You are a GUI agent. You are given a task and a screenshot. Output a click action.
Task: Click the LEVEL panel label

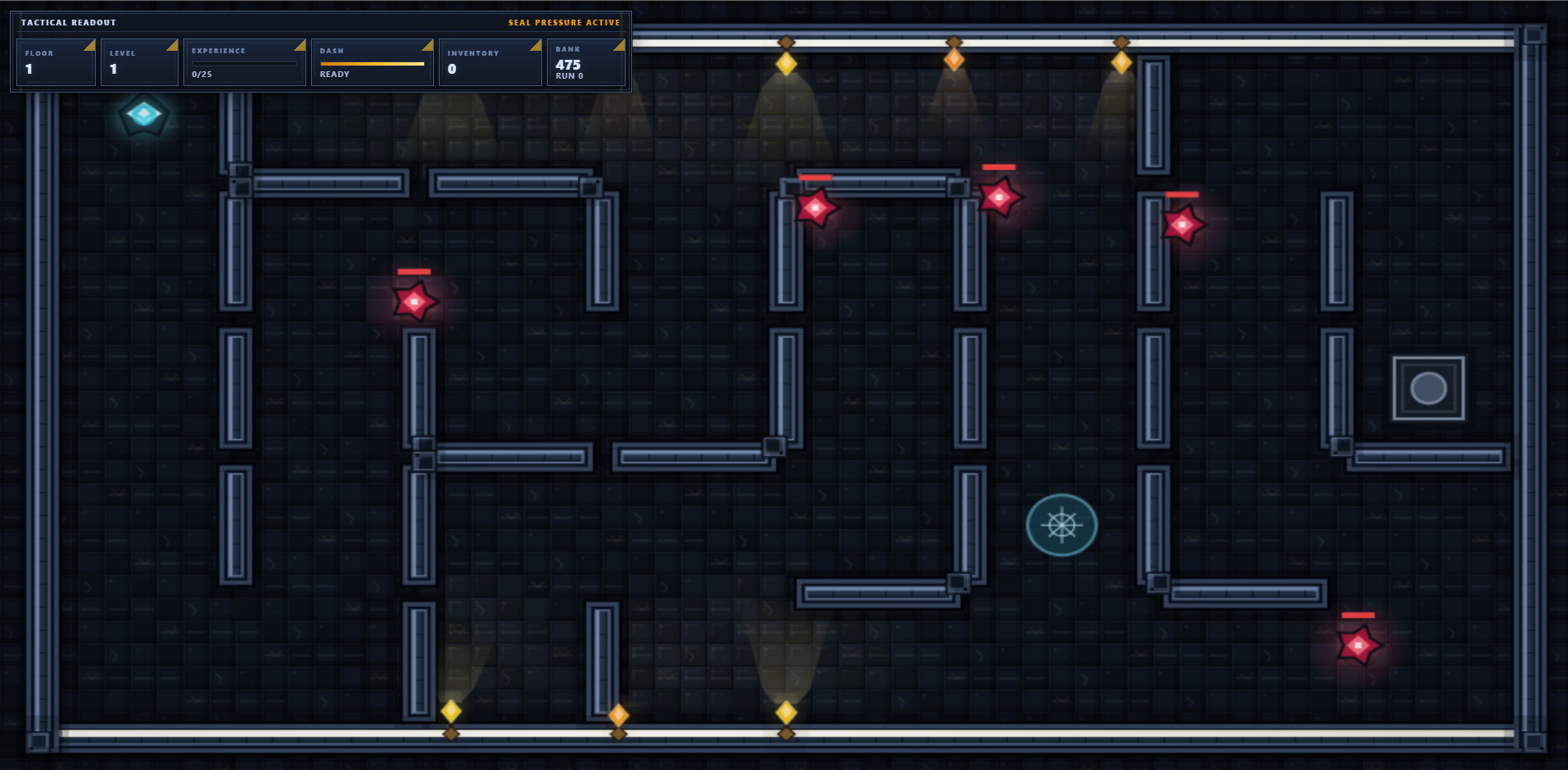click(123, 52)
